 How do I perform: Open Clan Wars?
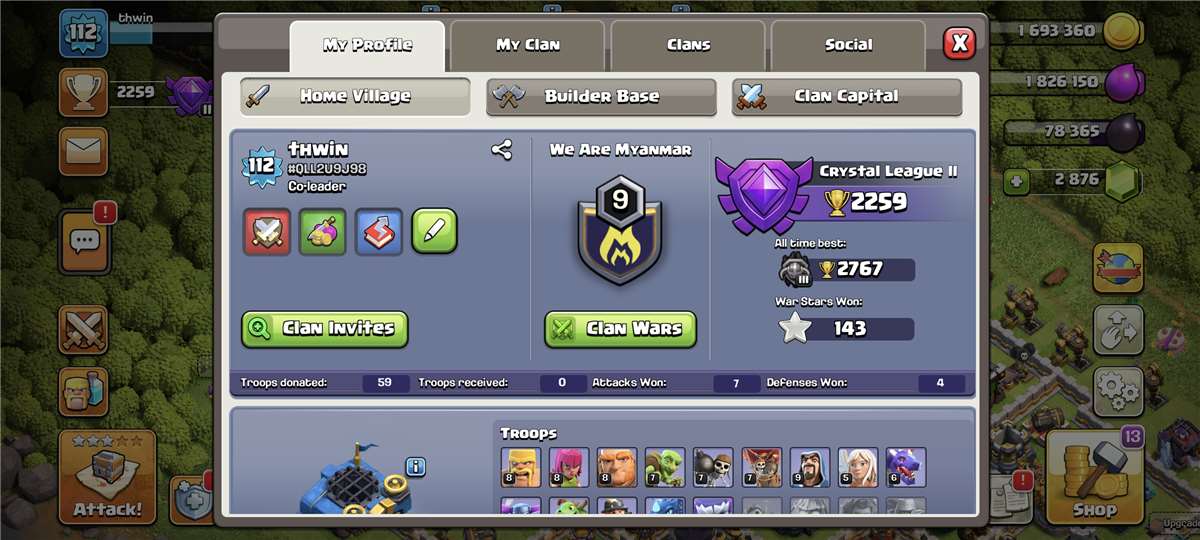click(620, 328)
